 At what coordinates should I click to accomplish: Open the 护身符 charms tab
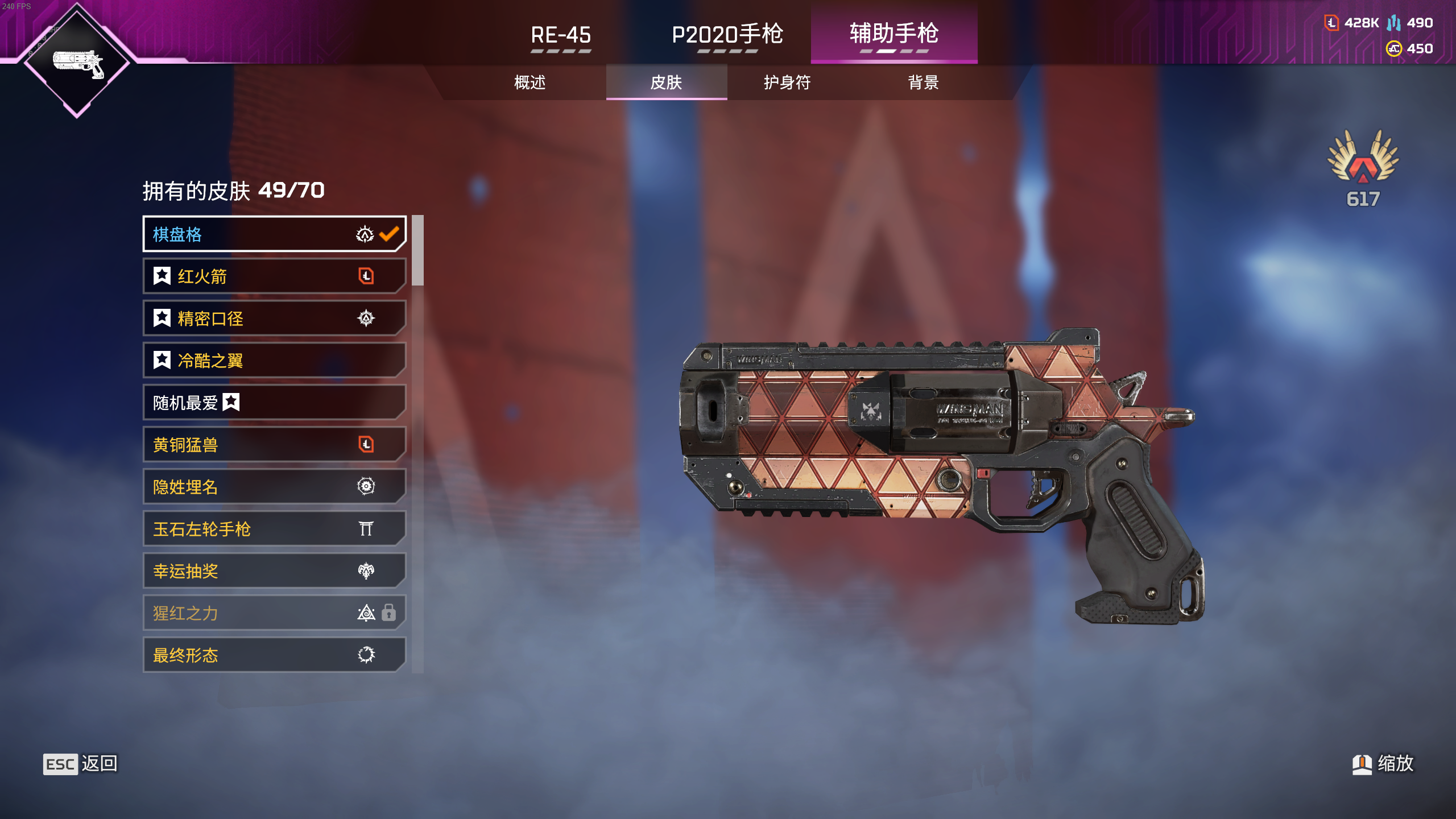click(787, 82)
